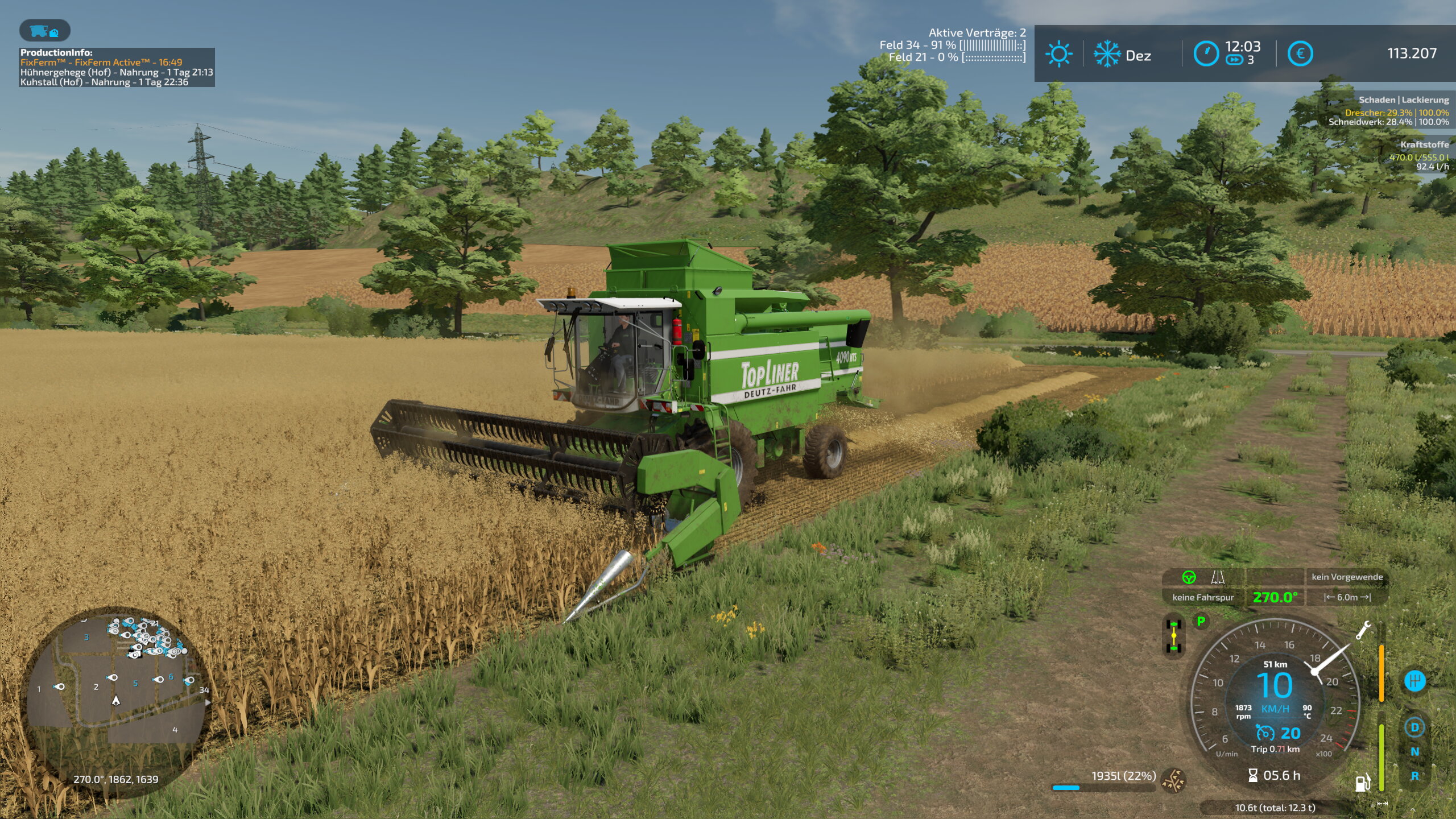Select drive gear D

(x=1414, y=727)
